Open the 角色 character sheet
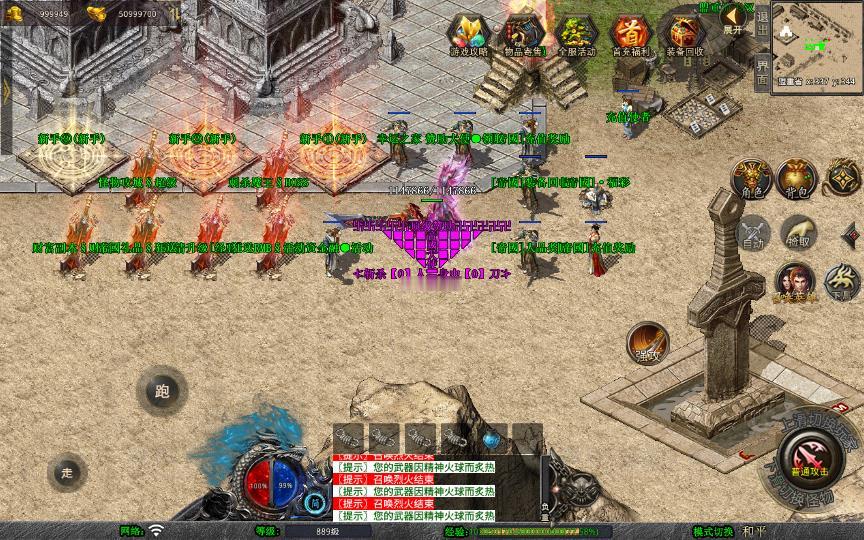 [752, 179]
